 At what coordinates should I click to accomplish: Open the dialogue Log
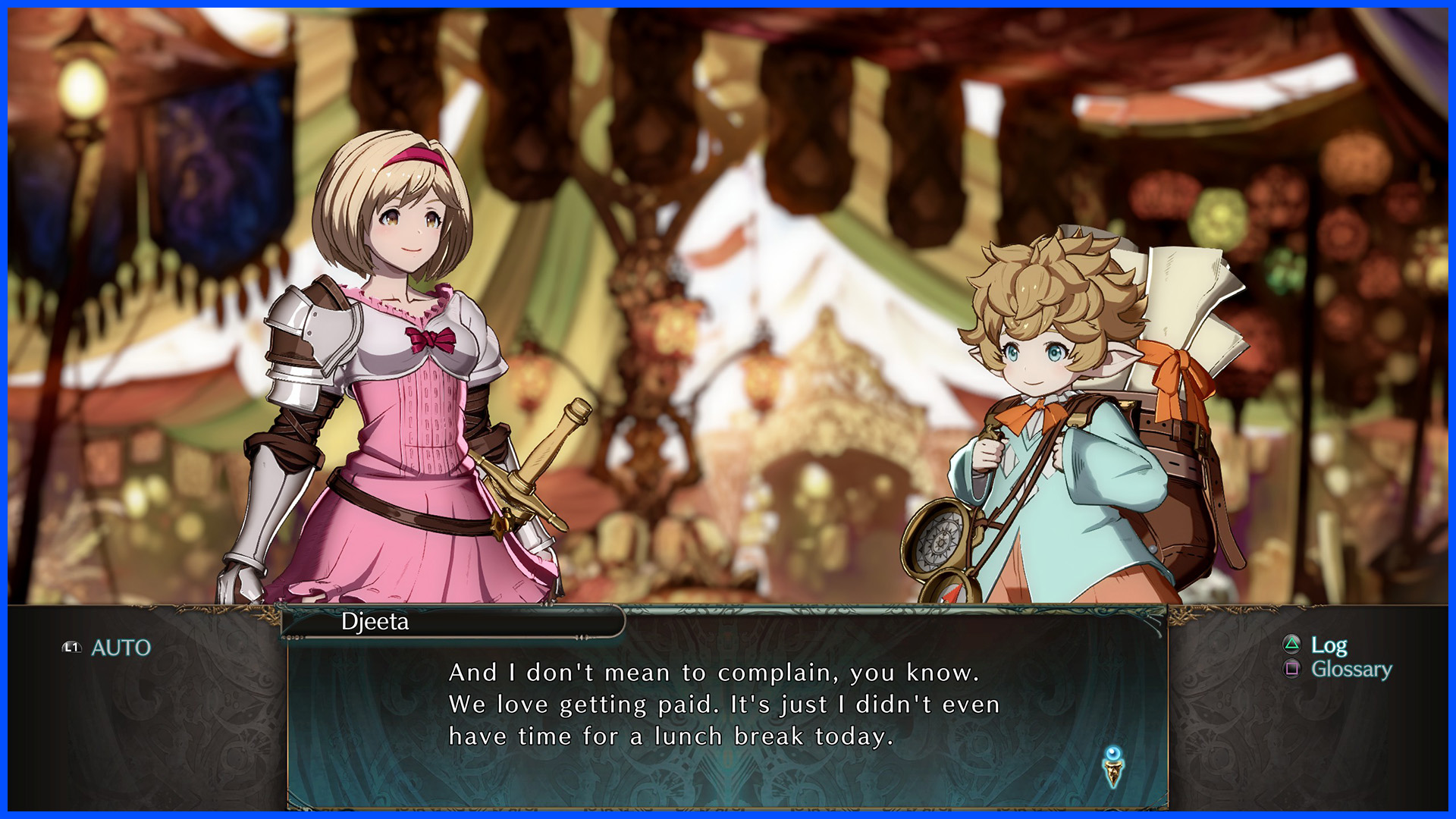[1328, 645]
